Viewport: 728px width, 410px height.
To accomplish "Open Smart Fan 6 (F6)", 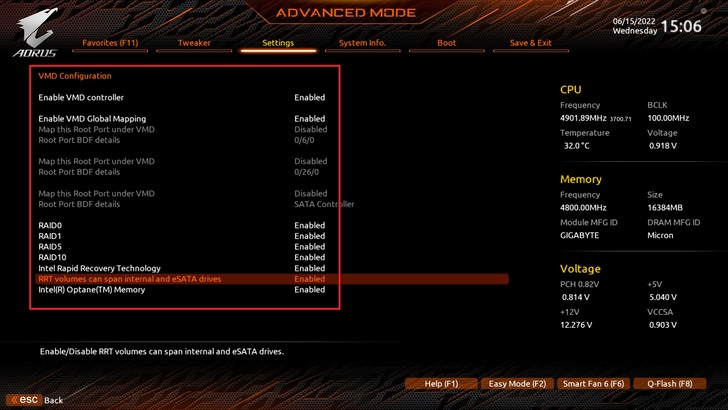I will pyautogui.click(x=593, y=383).
